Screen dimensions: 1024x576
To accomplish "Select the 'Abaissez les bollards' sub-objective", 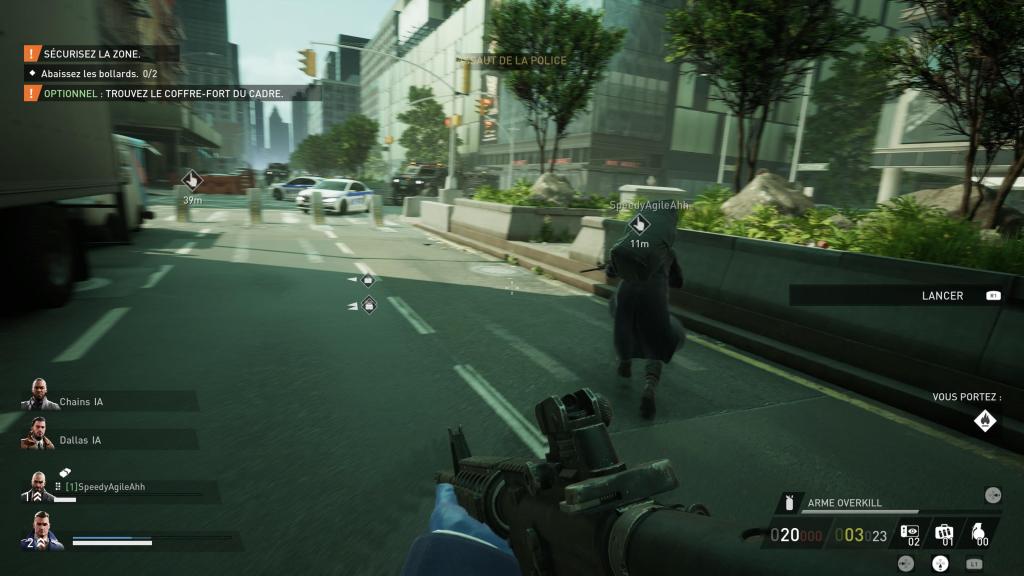I will point(98,73).
